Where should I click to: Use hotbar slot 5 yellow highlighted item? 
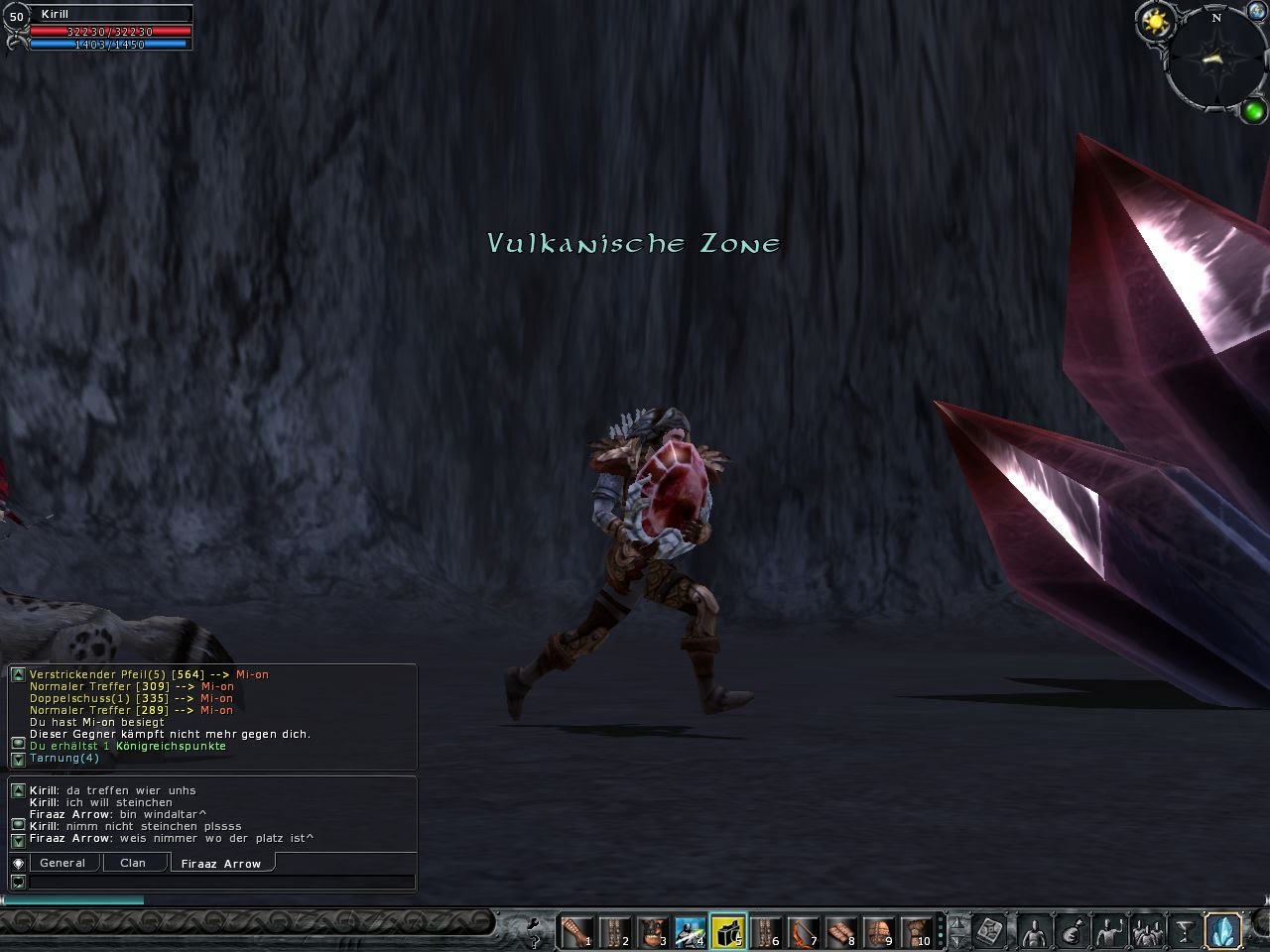point(727,931)
